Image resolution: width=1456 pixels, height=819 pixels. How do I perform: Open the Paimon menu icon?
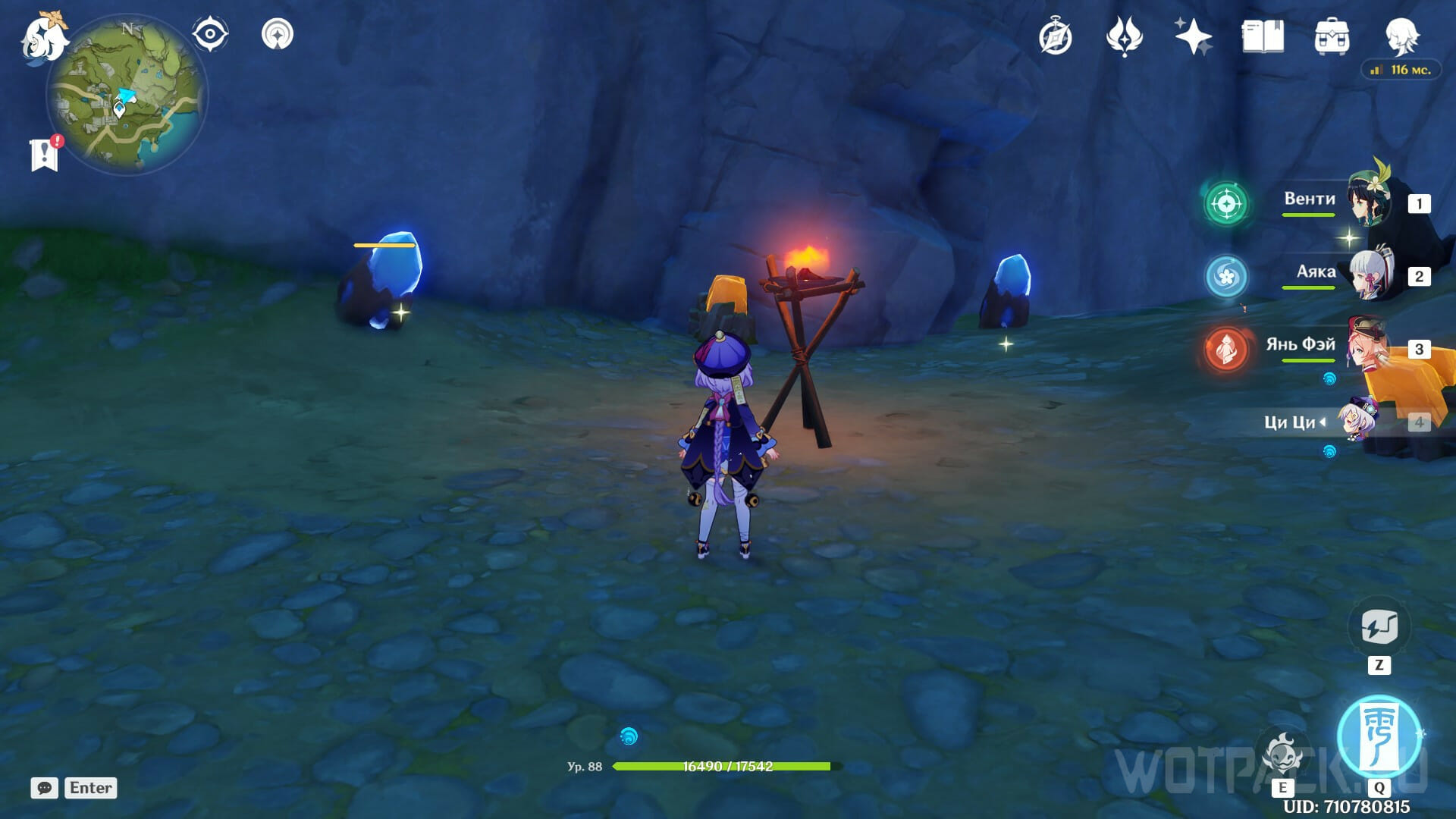tap(44, 36)
